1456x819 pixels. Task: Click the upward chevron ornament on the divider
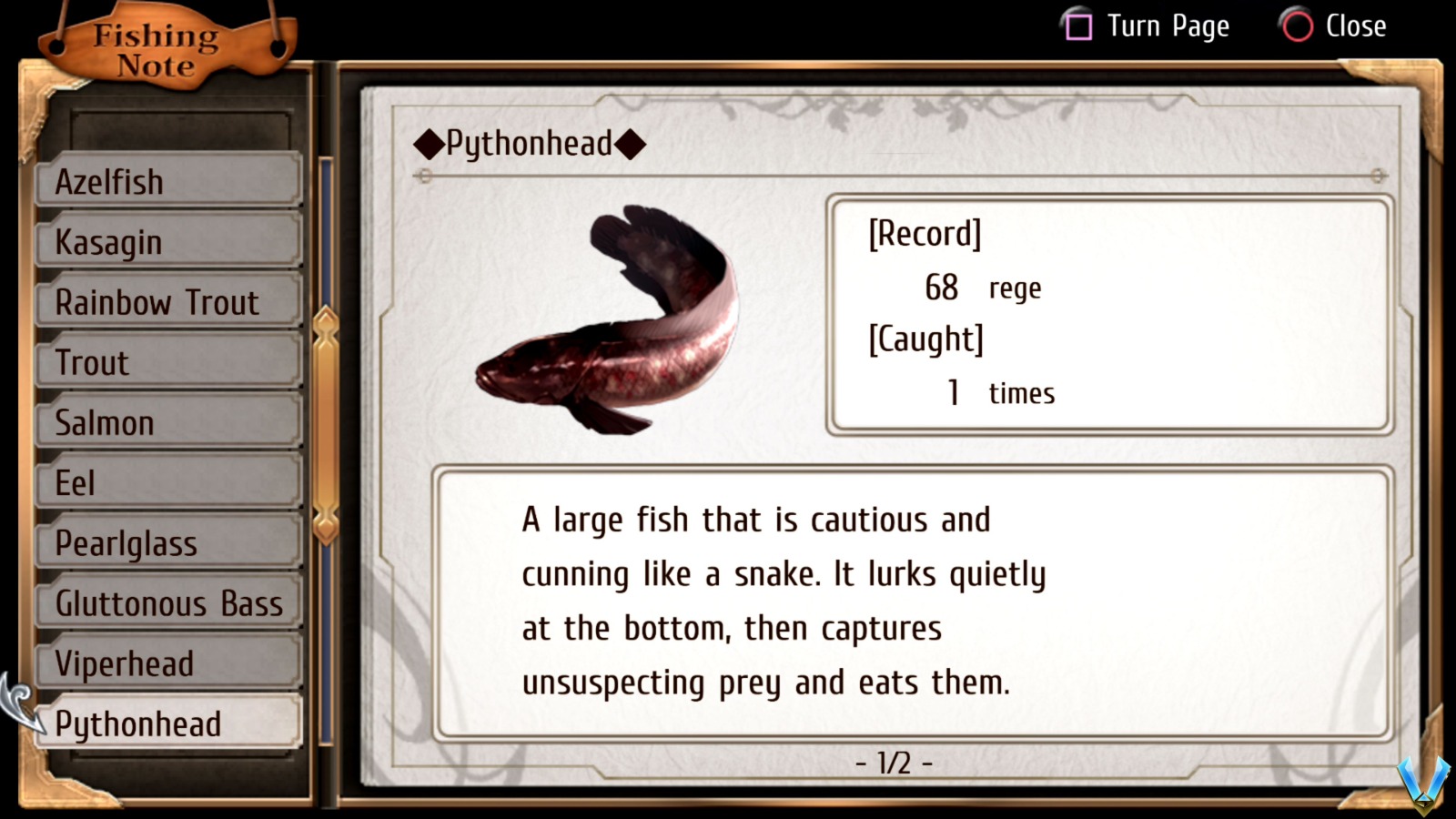tap(325, 320)
